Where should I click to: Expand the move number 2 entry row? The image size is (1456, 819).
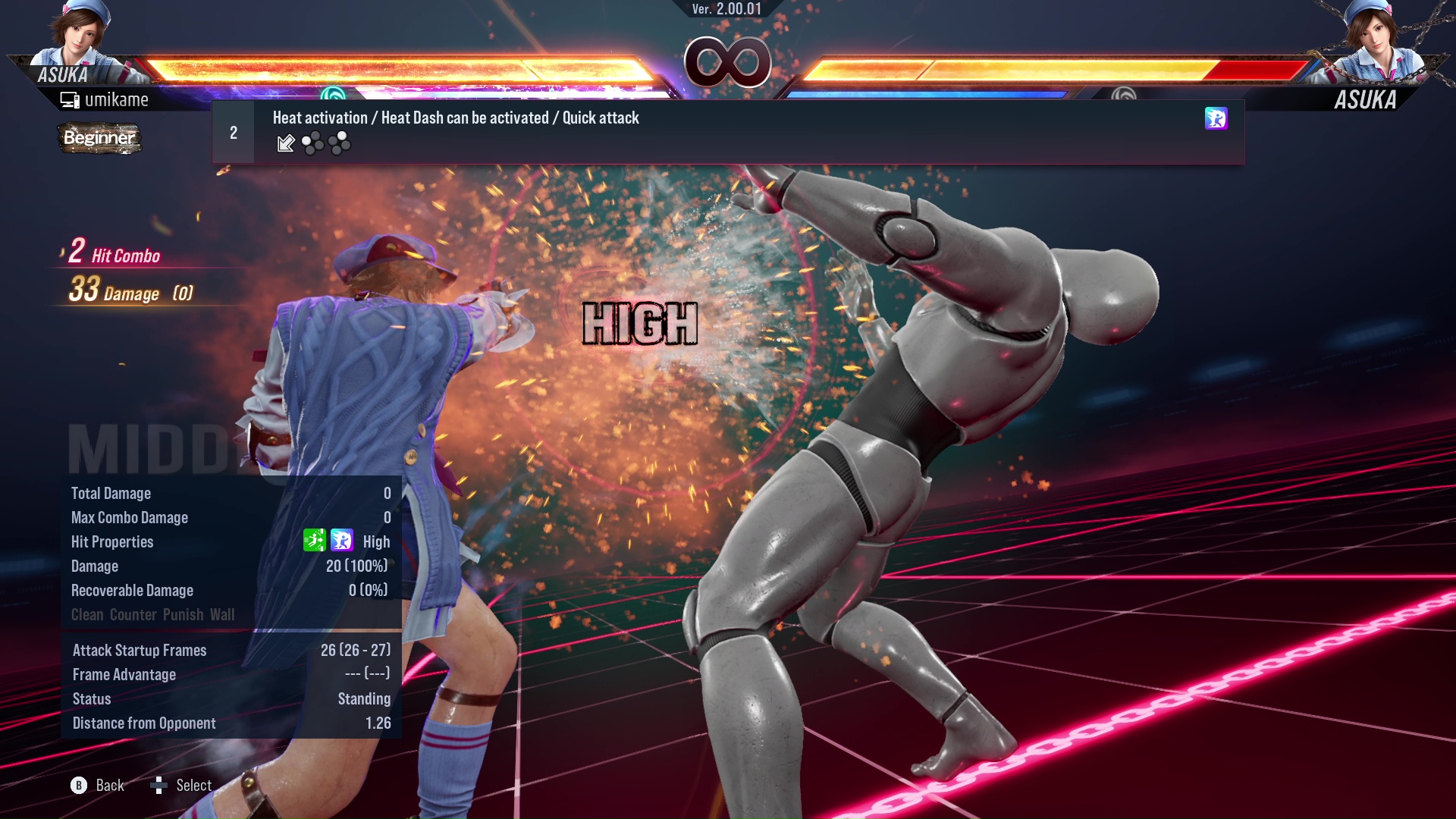tap(233, 132)
